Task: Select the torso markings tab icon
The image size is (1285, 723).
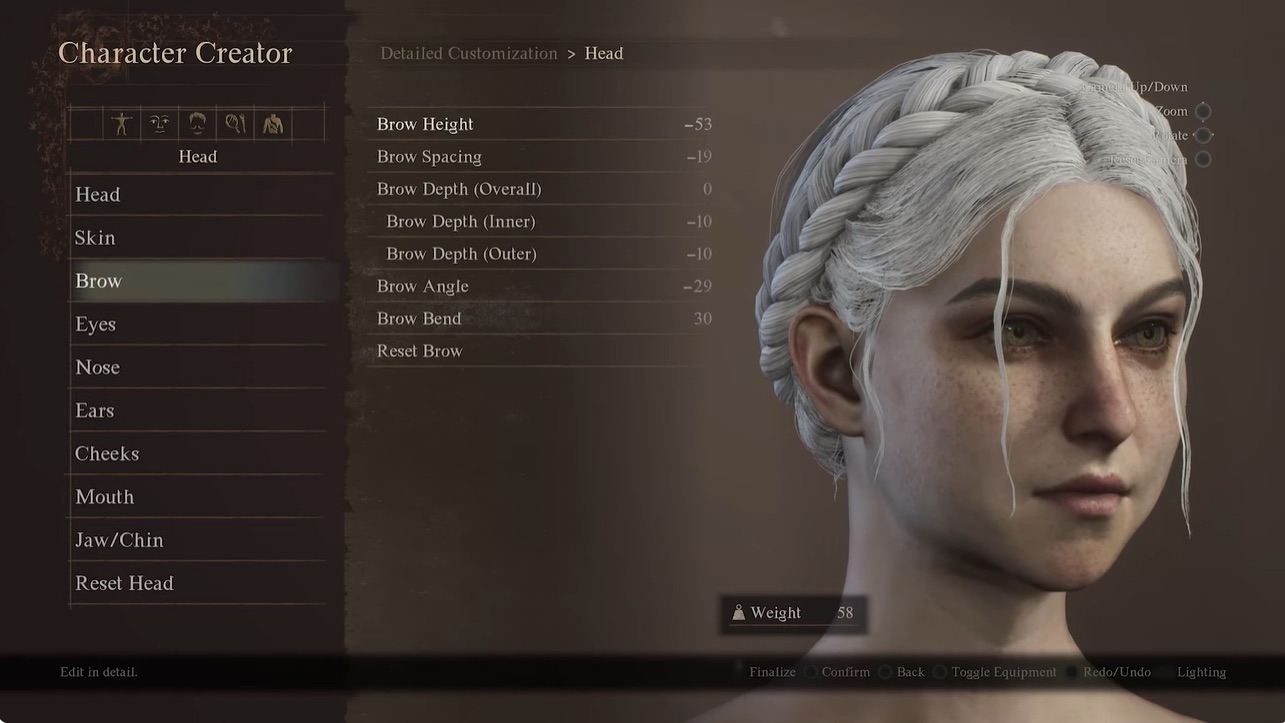Action: (x=273, y=122)
